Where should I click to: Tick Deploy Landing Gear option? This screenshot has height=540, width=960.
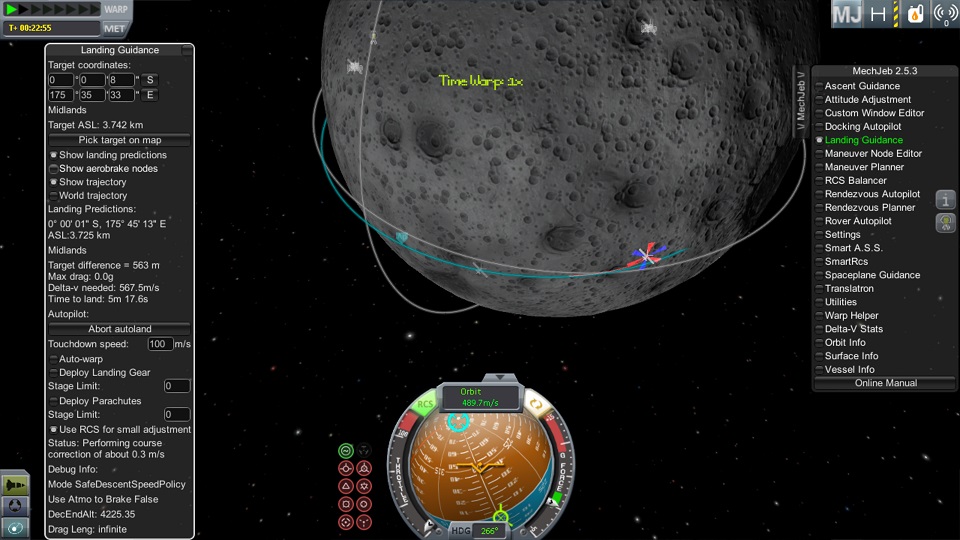point(54,373)
